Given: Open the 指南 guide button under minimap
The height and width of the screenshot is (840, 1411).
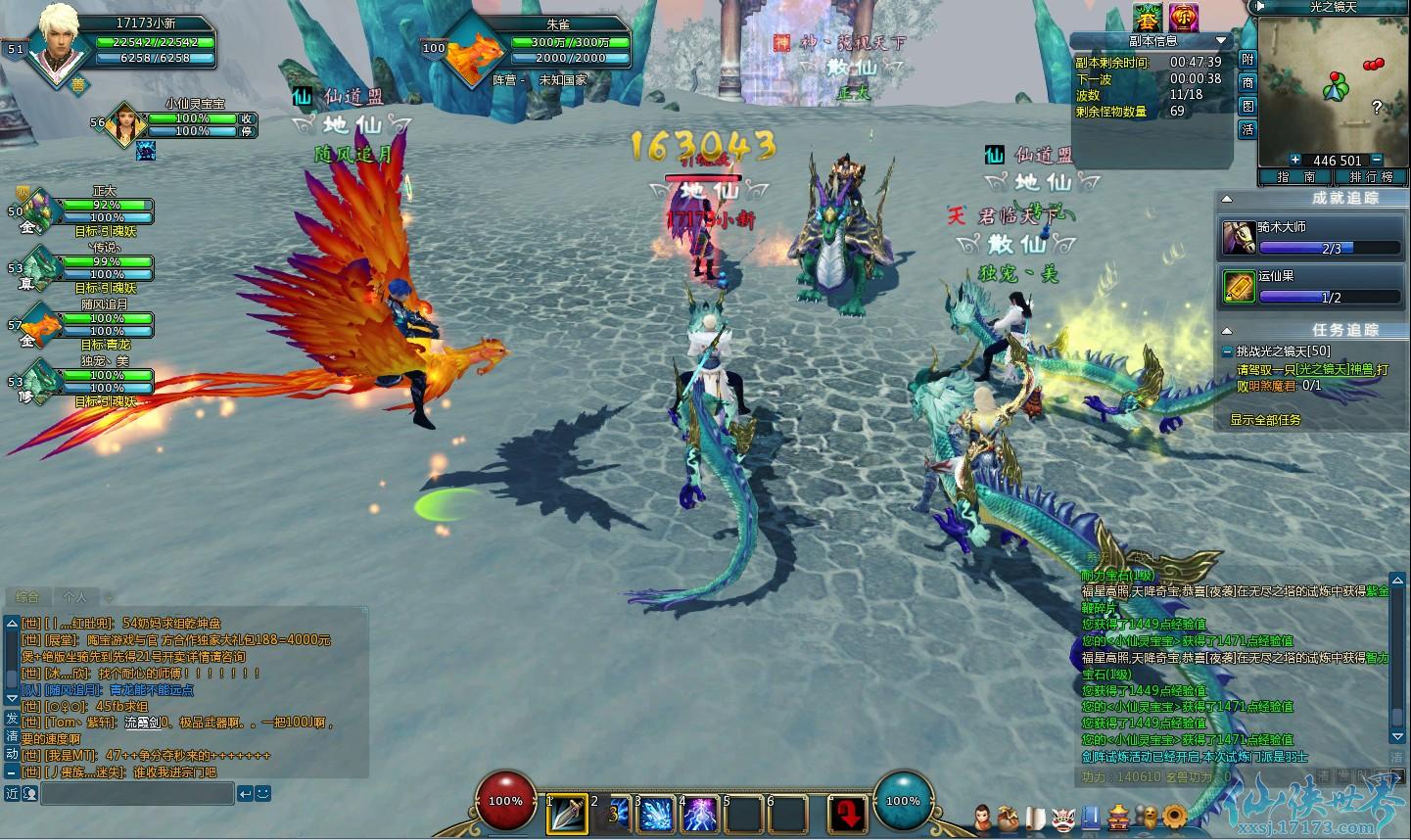Looking at the screenshot, I should [x=1294, y=177].
